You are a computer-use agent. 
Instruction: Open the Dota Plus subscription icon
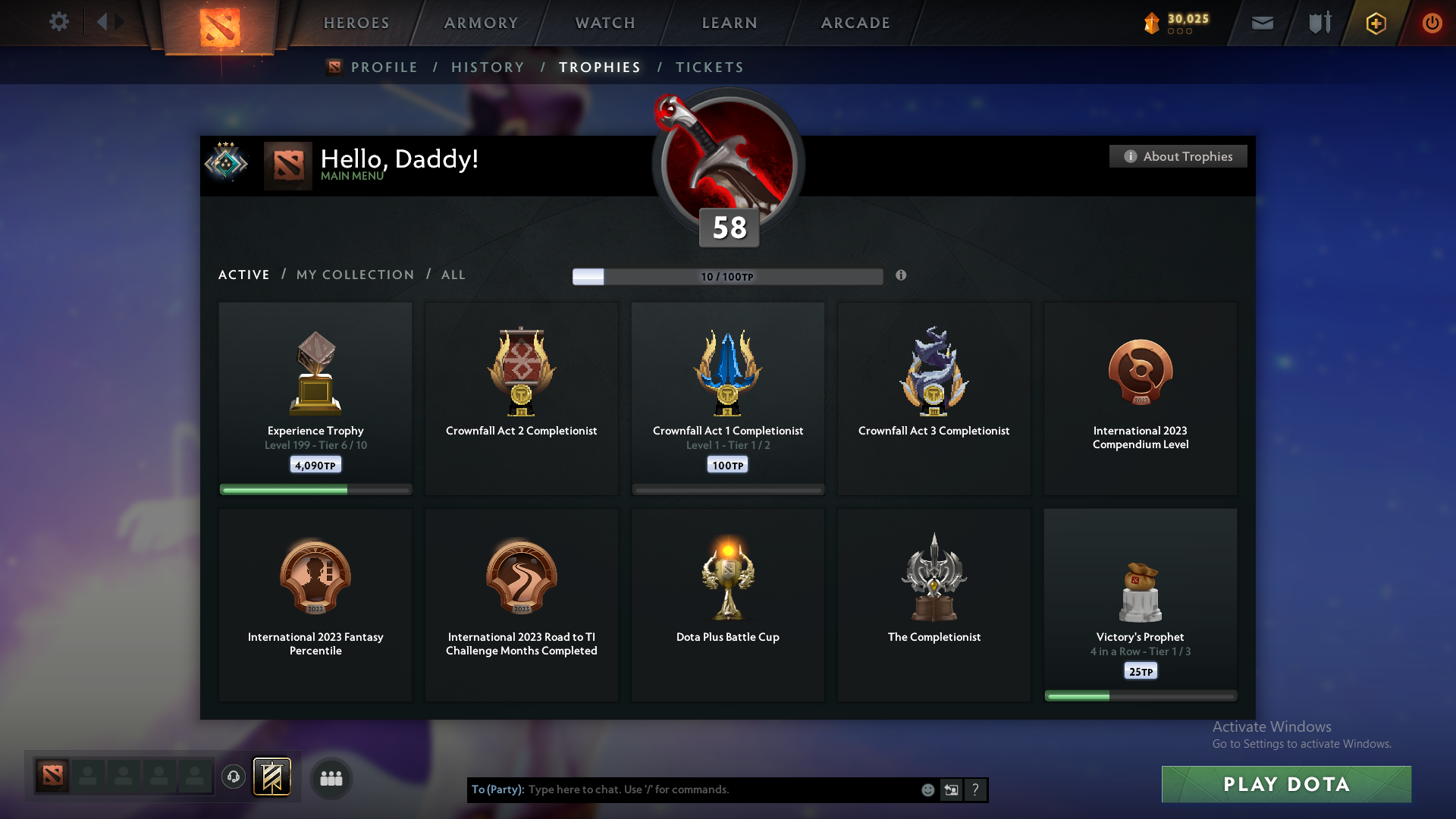pyautogui.click(x=1375, y=23)
